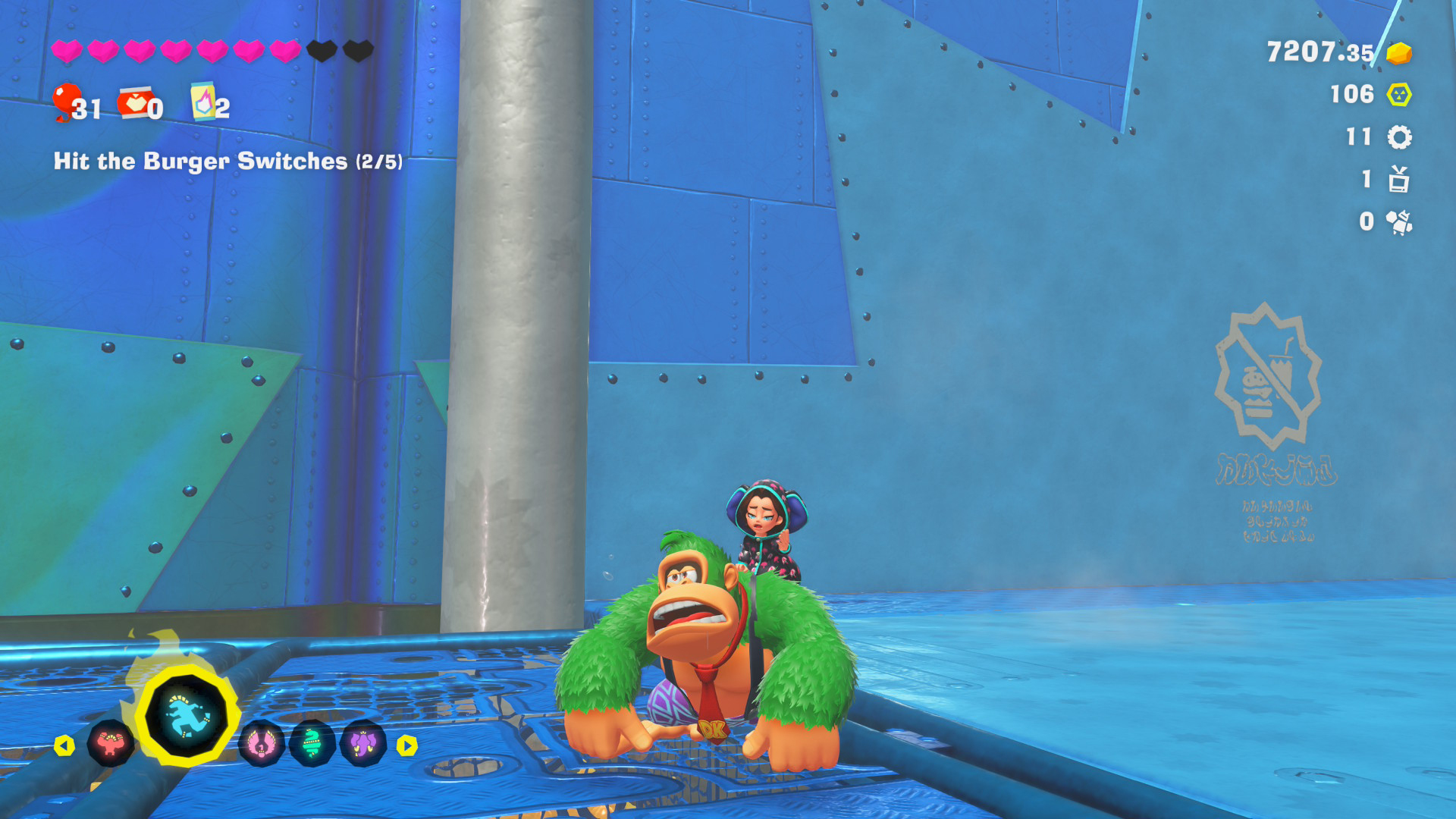Cycle Bananza forms with the left arrow
The width and height of the screenshot is (1456, 819).
pyautogui.click(x=64, y=746)
